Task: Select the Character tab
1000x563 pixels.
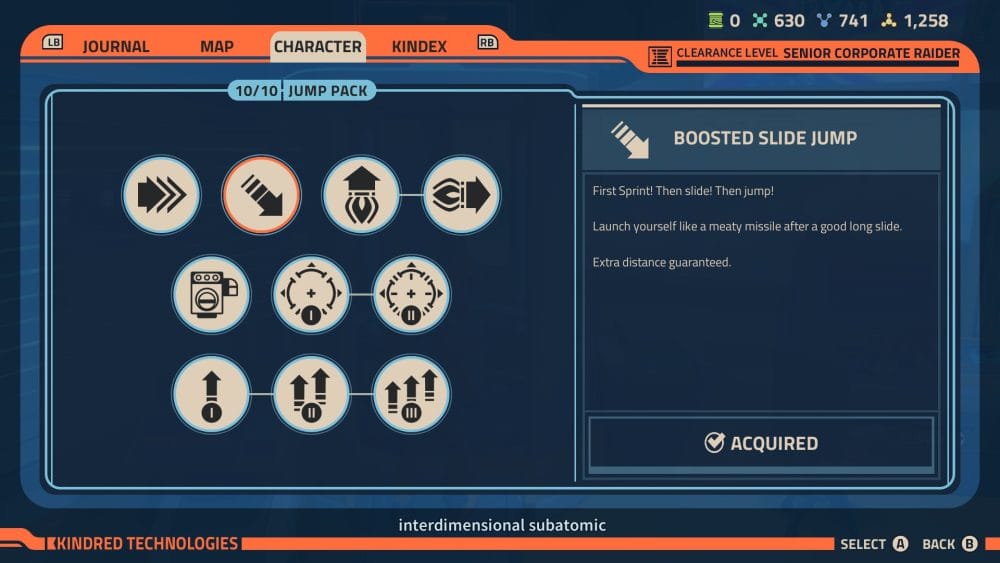Action: [317, 46]
